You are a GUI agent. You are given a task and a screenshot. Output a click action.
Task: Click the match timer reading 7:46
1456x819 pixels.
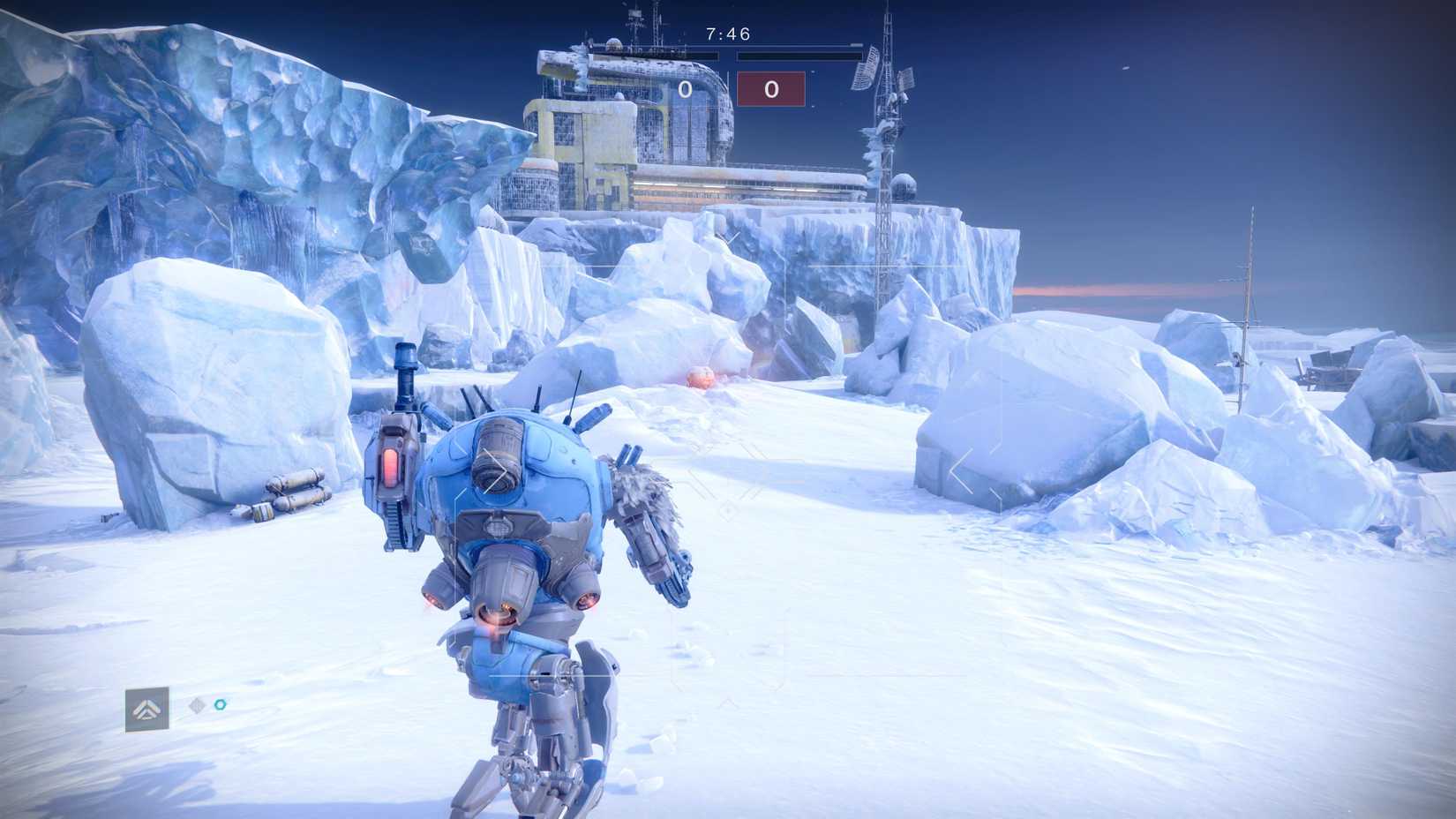click(728, 33)
